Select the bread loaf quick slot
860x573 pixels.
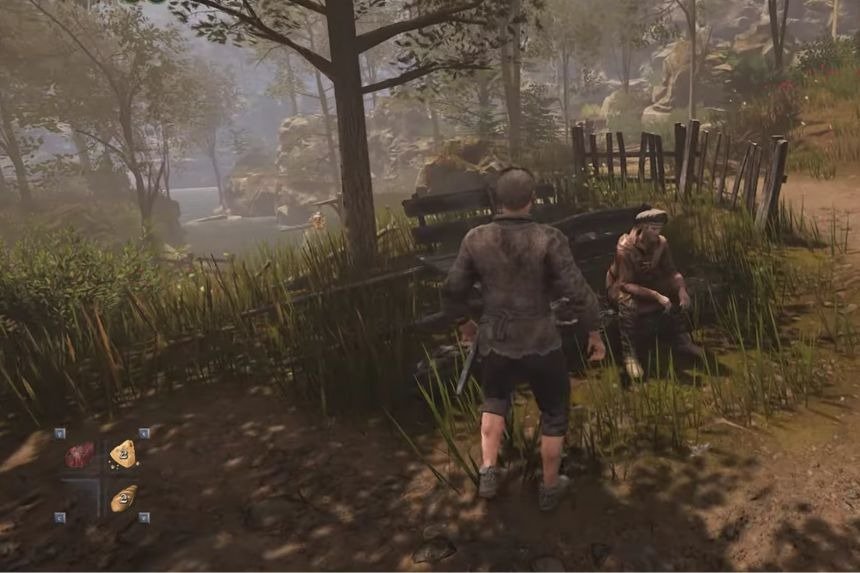(123, 498)
